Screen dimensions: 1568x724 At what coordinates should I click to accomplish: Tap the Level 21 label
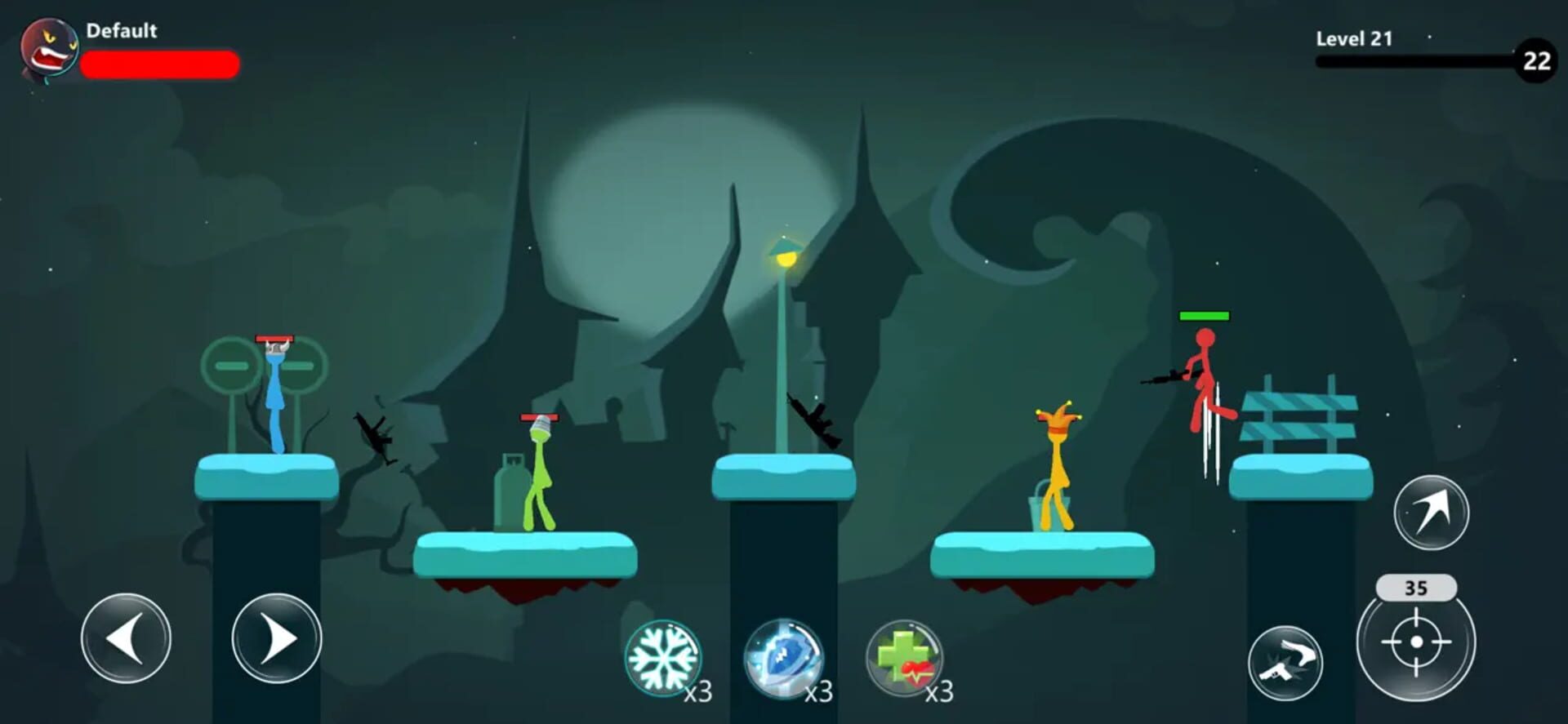(1353, 38)
